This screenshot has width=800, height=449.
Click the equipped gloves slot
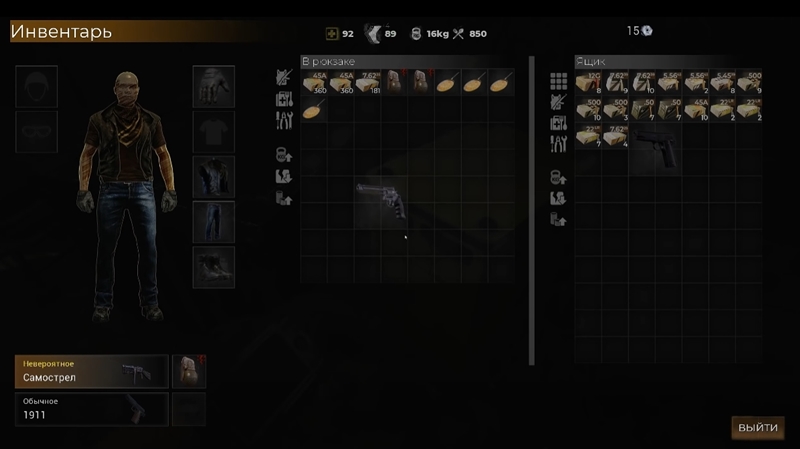[213, 86]
